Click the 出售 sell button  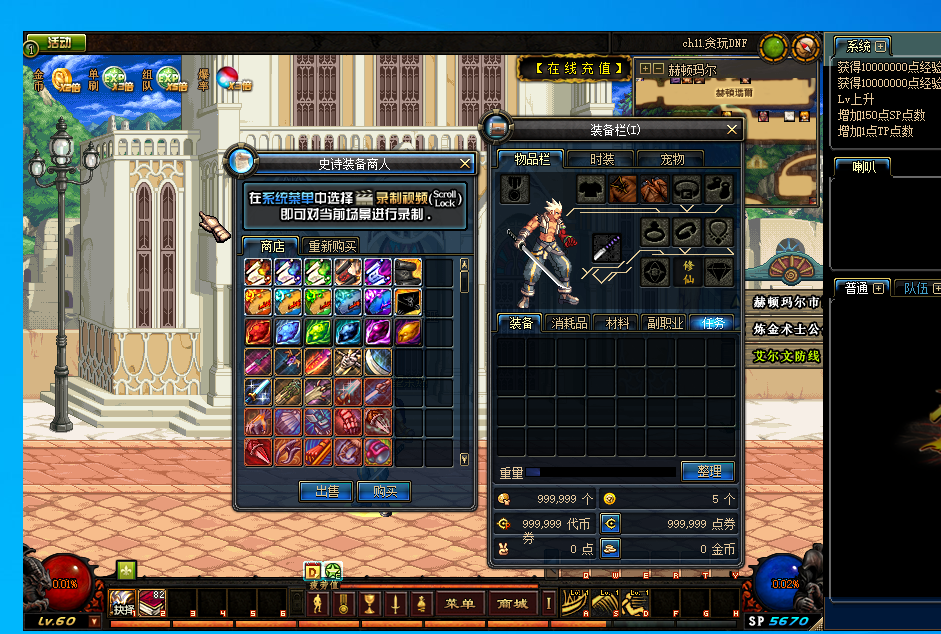coord(326,491)
